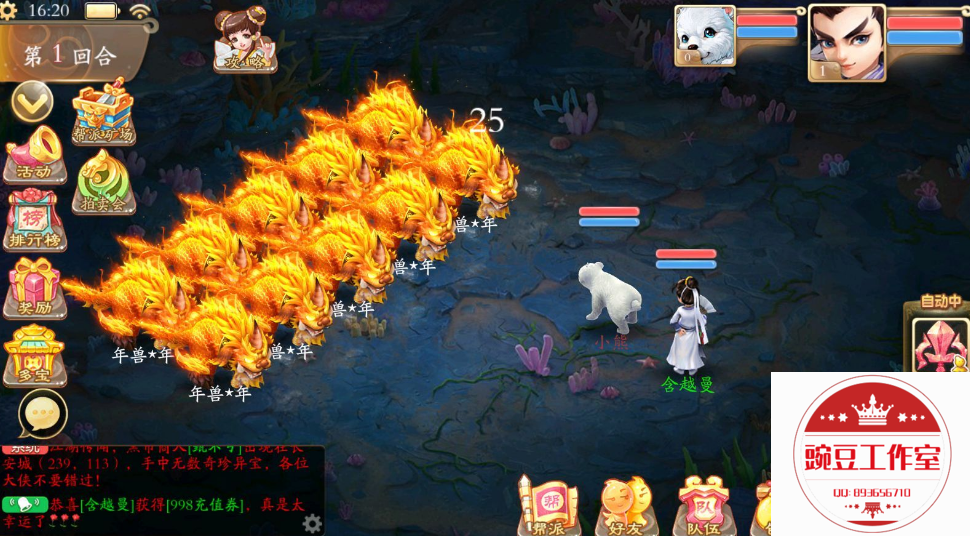The width and height of the screenshot is (970, 536).
Task: Open the 帮派 guild menu
Action: (548, 505)
